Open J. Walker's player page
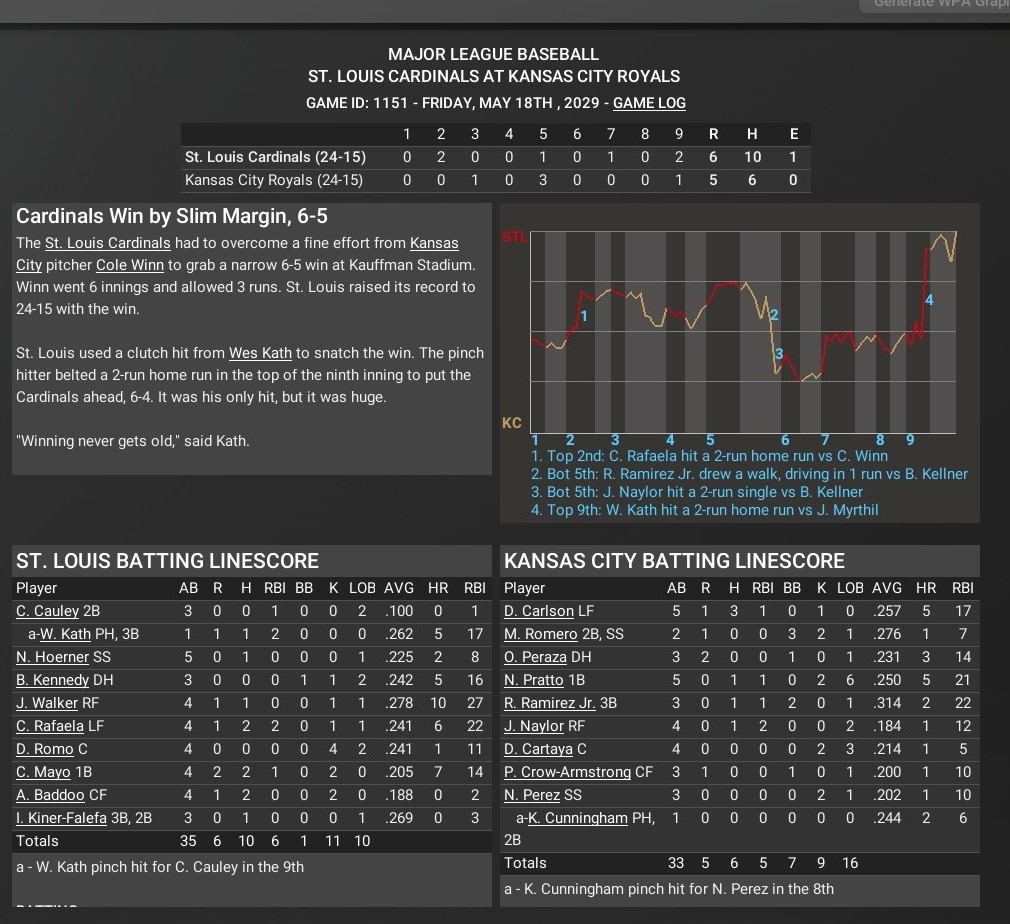The width and height of the screenshot is (1010, 924). coord(46,703)
